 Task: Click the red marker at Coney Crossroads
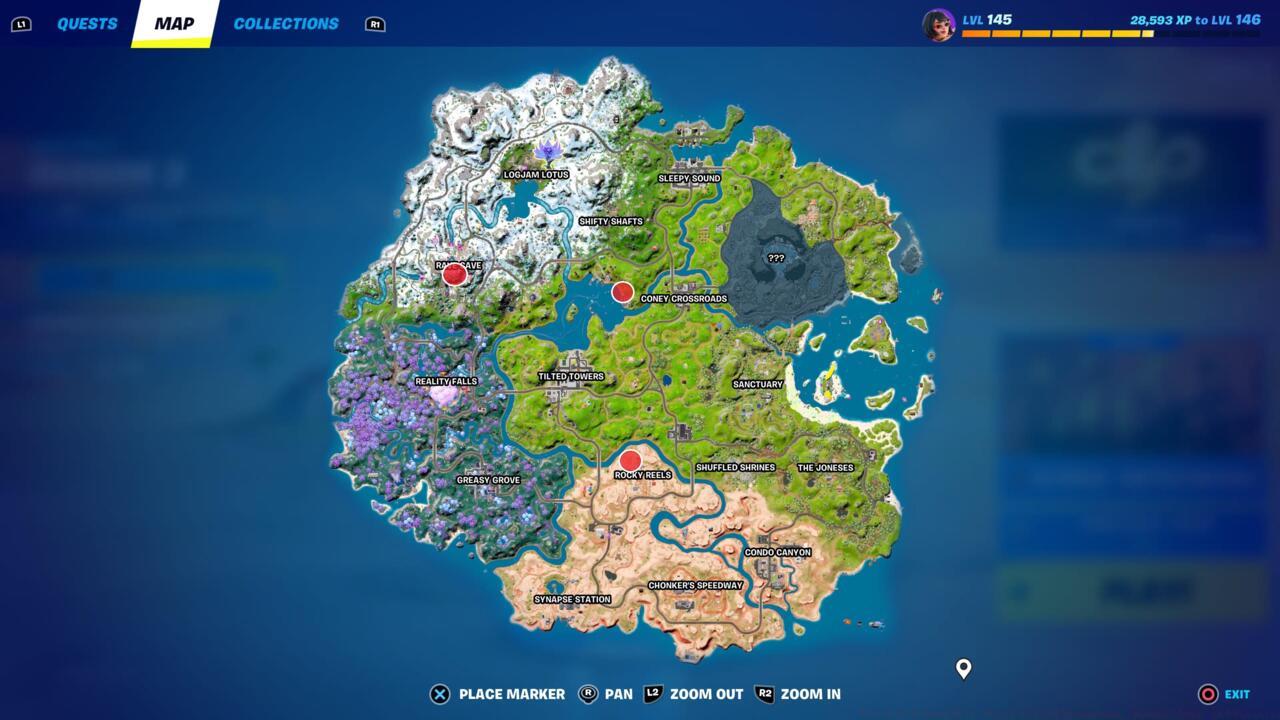point(622,293)
